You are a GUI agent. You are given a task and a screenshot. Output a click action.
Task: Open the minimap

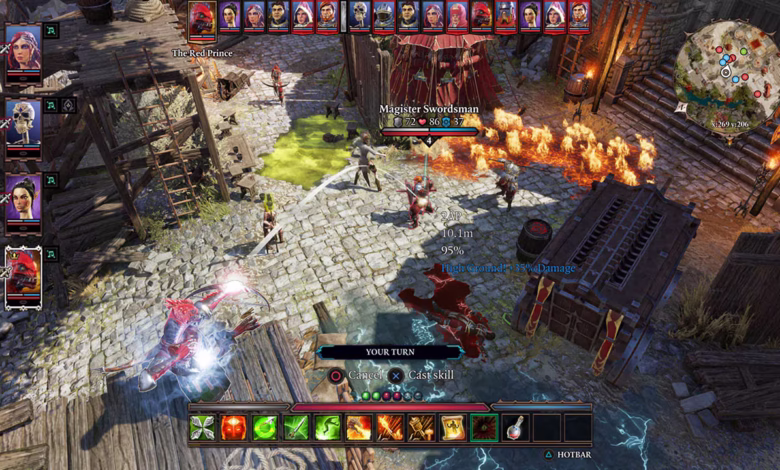click(x=726, y=70)
